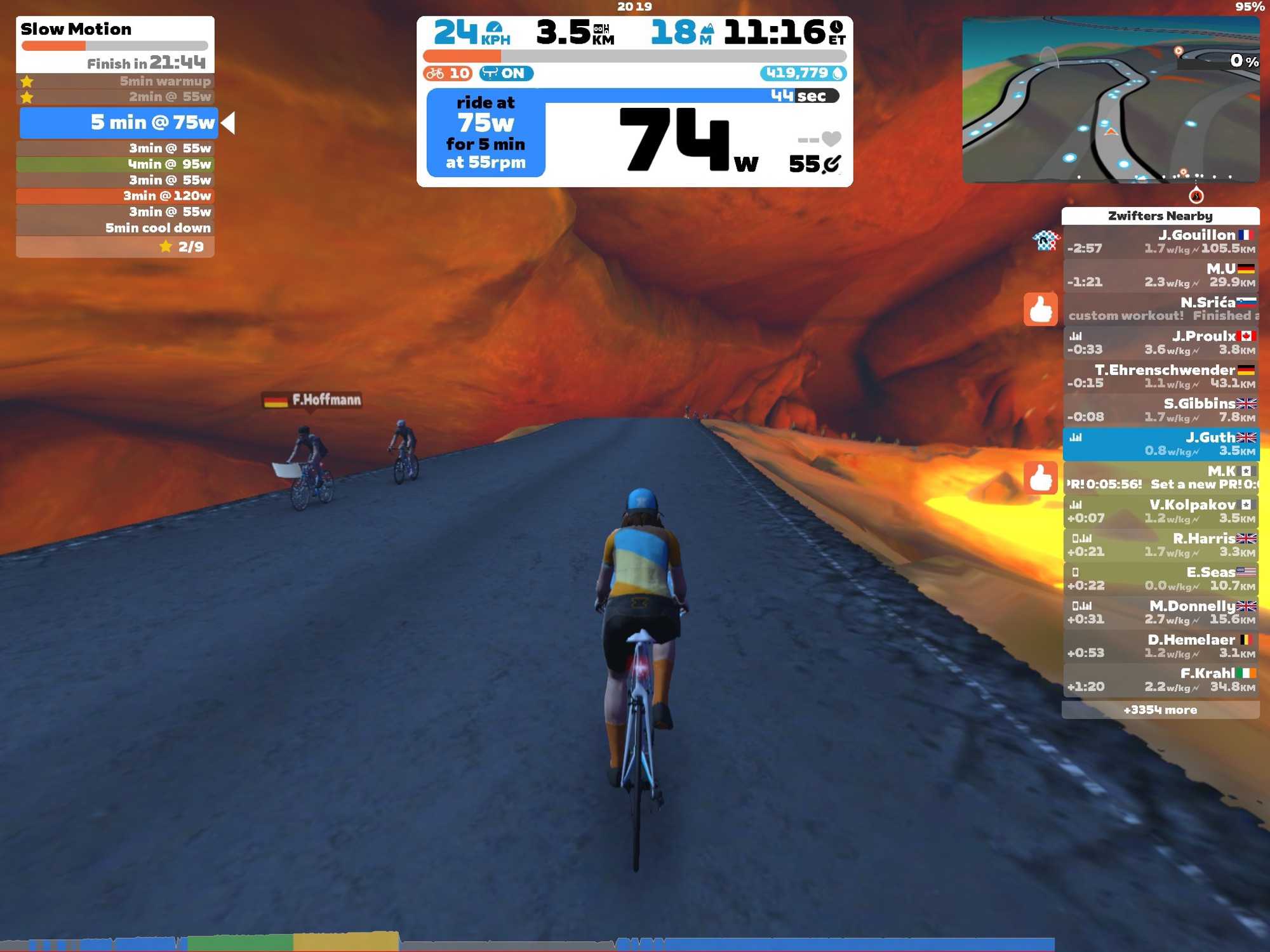Select M.Donnelly rider row

click(x=1160, y=612)
